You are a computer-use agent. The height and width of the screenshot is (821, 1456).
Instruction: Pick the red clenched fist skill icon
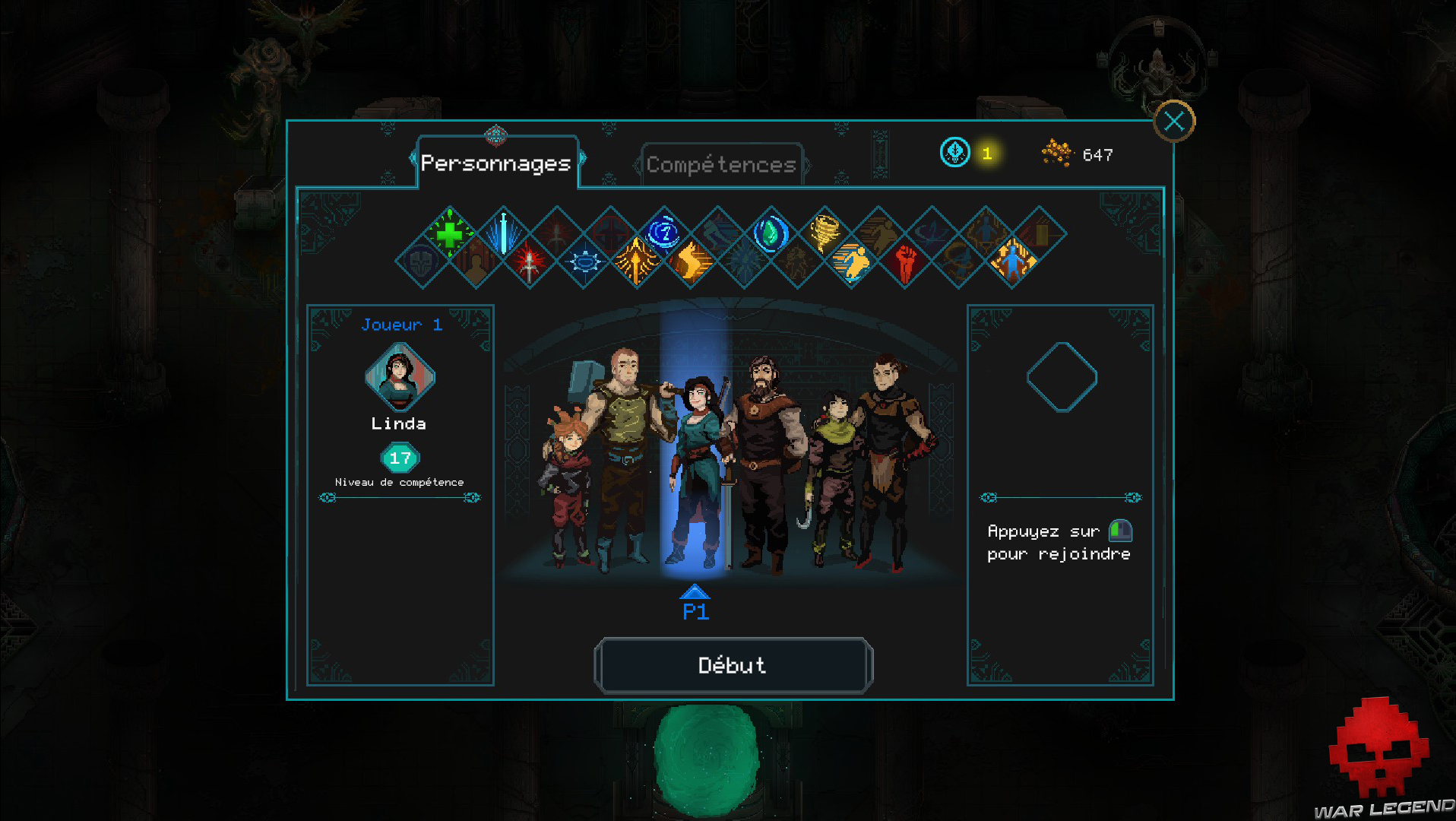[x=904, y=262]
